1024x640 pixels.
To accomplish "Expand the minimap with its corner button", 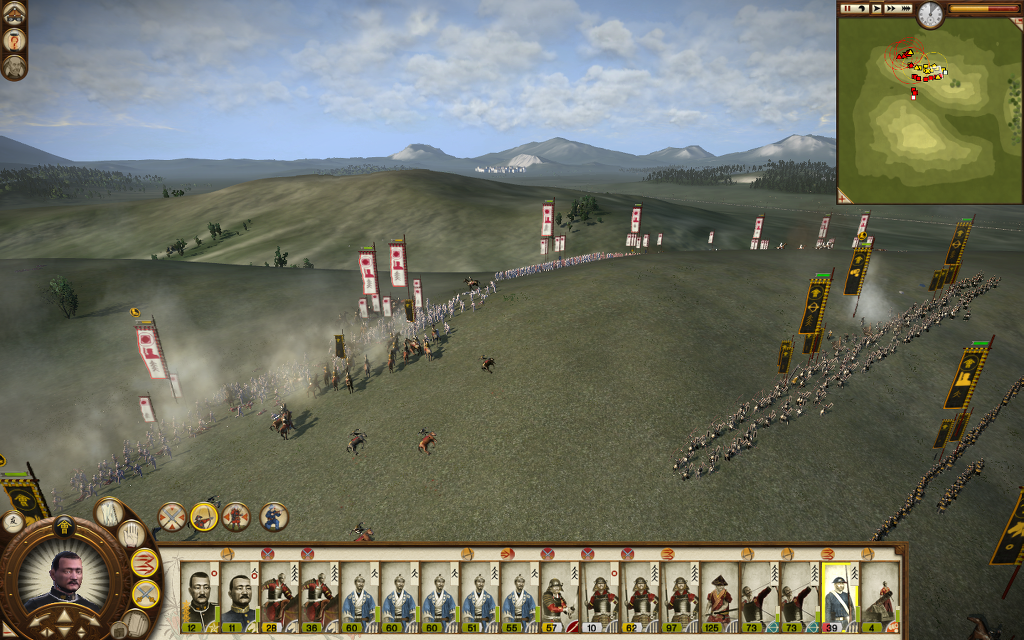I will point(843,197).
